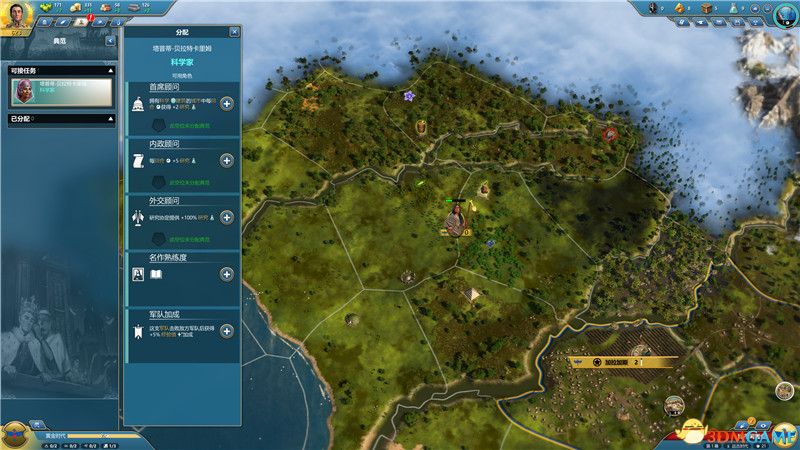Screen dimensions: 800x450
Task: Add the 军队加成 bonus plus button
Action: pos(227,331)
